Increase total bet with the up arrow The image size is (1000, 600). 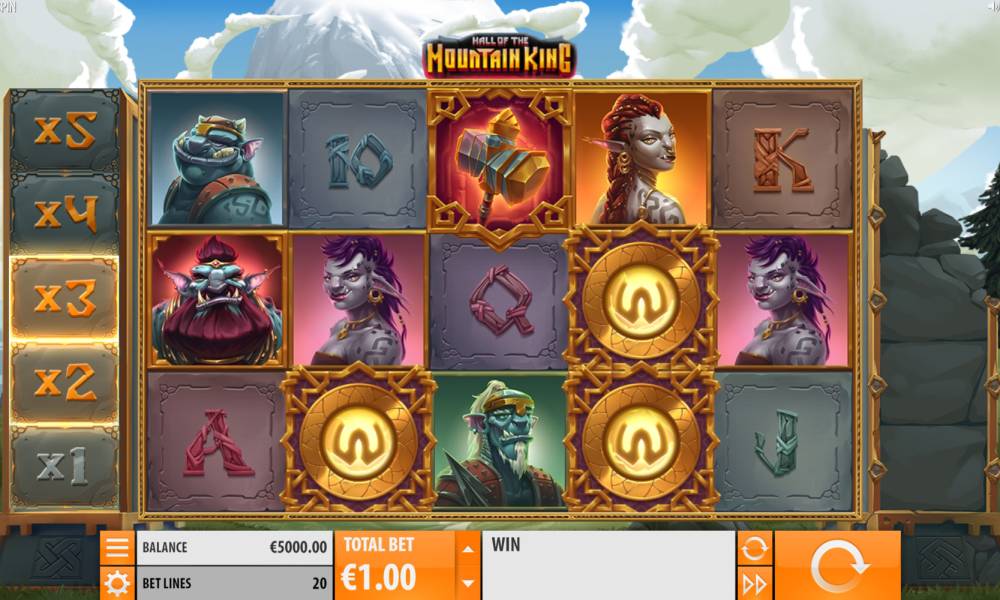point(467,547)
